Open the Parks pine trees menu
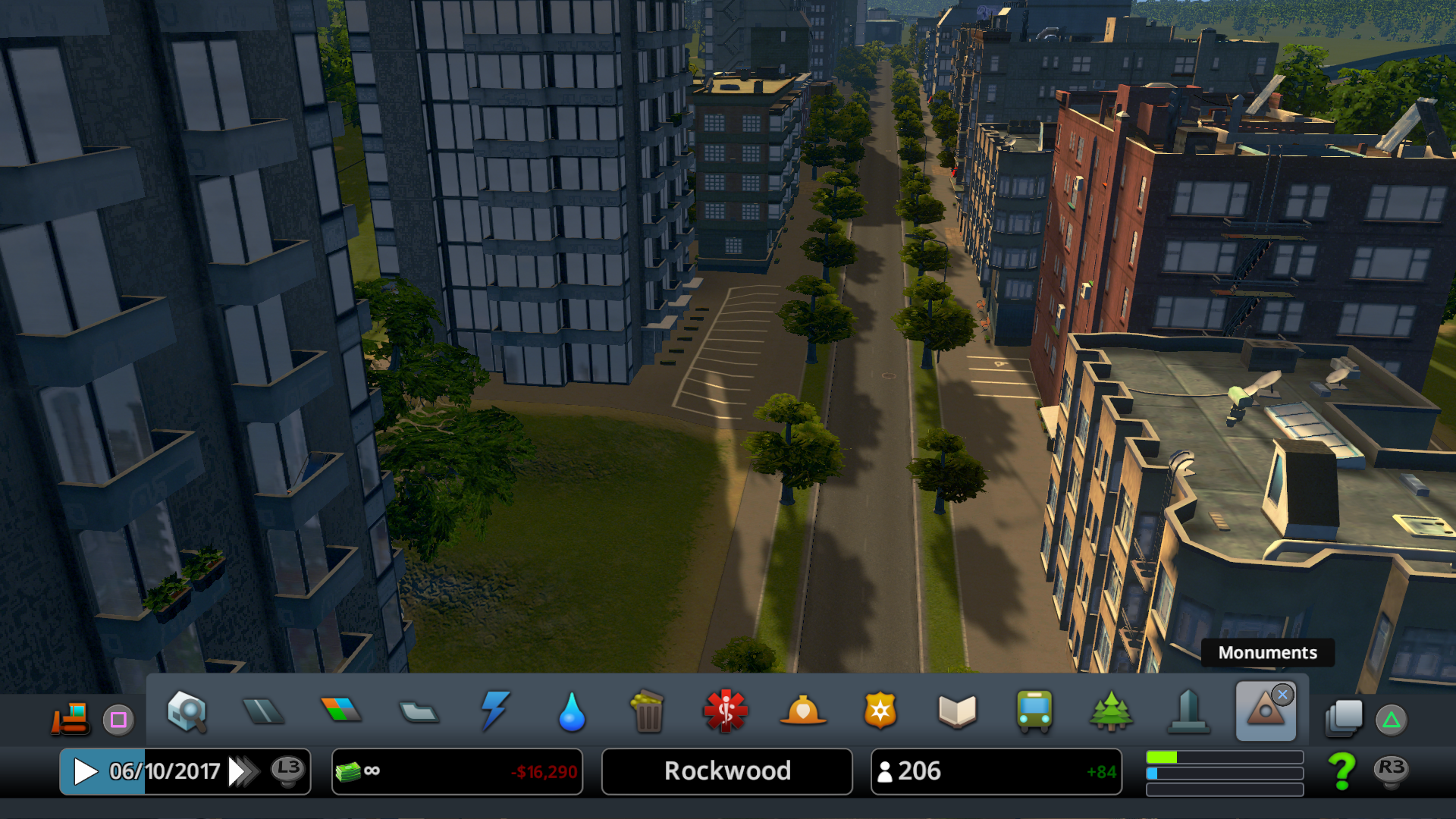Viewport: 1456px width, 819px height. coord(1111,711)
